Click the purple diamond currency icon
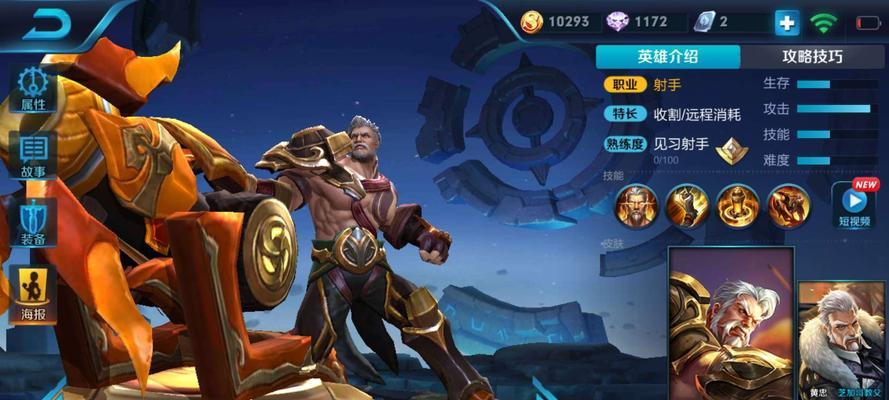 pos(617,21)
